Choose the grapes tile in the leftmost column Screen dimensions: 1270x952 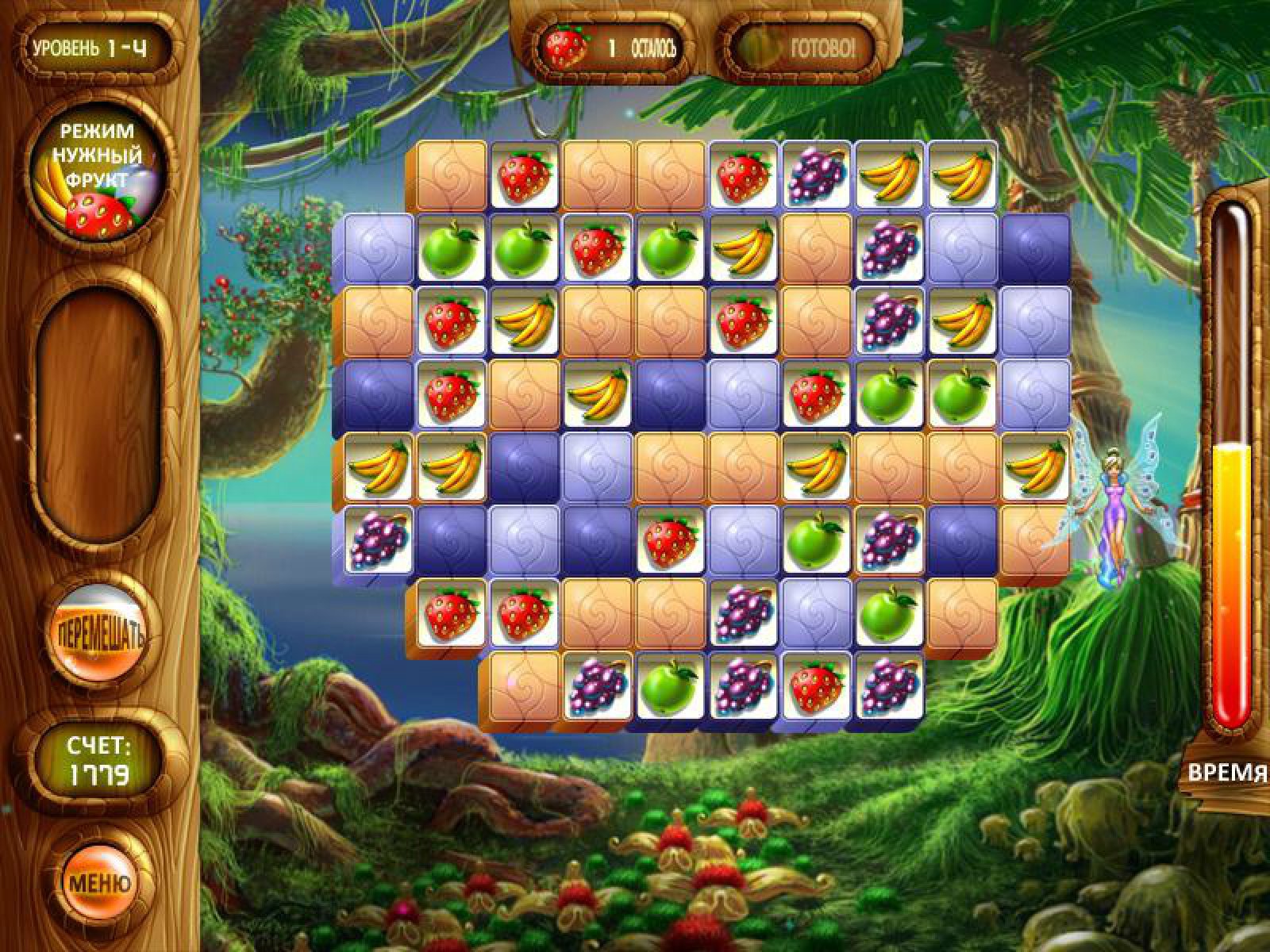[x=378, y=539]
